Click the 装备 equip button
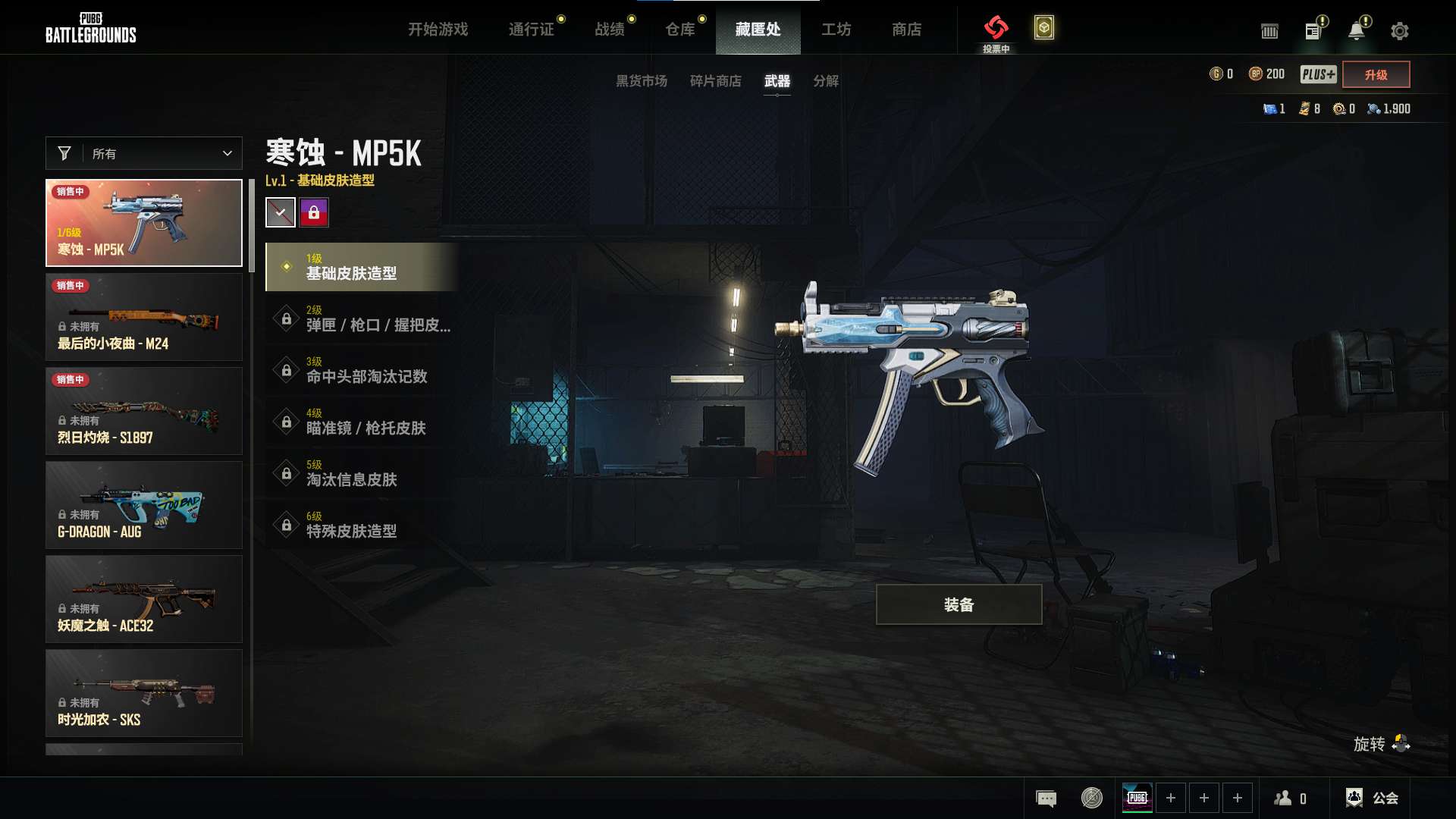1456x819 pixels. [x=959, y=604]
